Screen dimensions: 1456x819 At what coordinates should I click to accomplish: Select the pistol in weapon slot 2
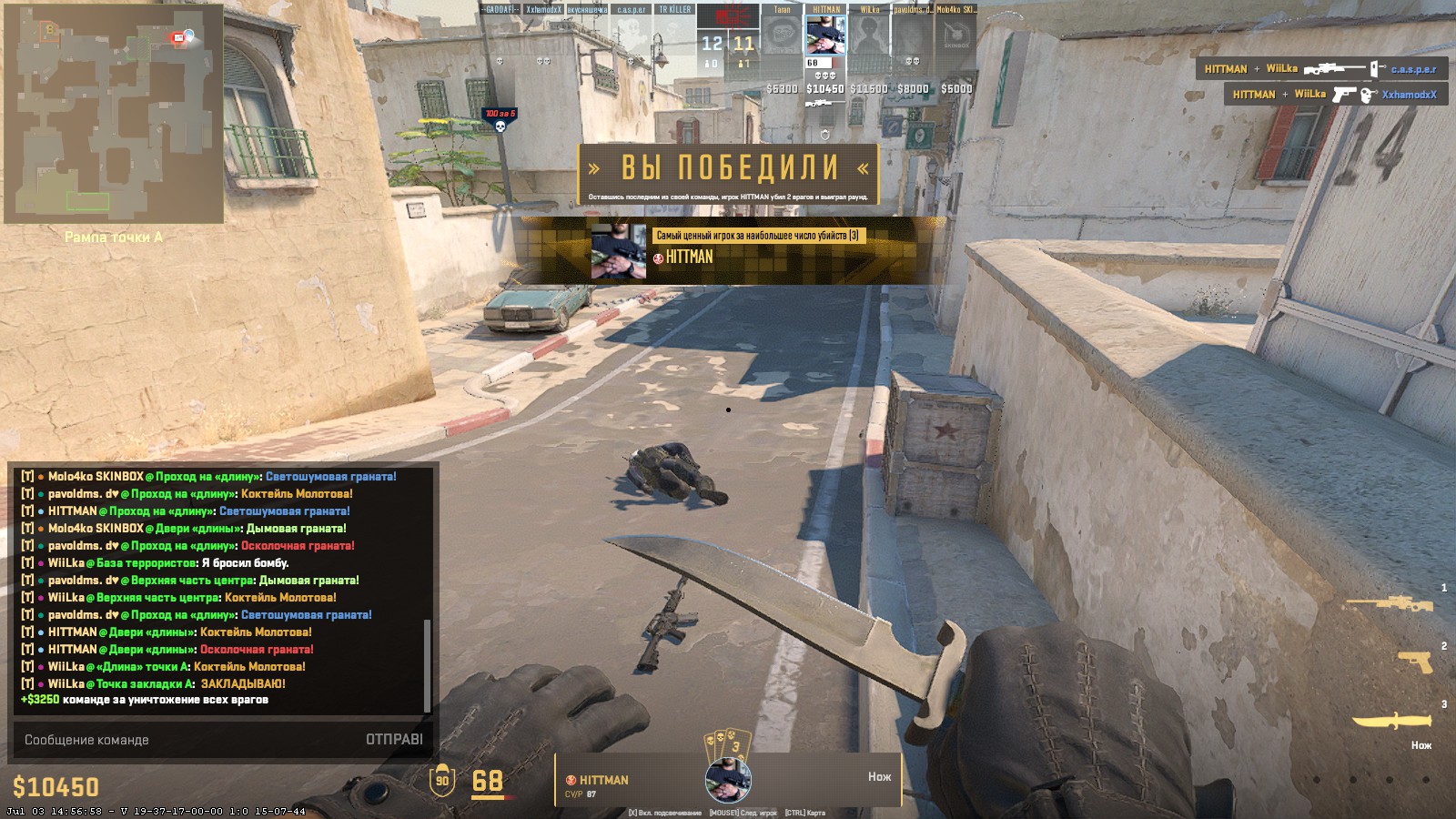coord(1413,662)
